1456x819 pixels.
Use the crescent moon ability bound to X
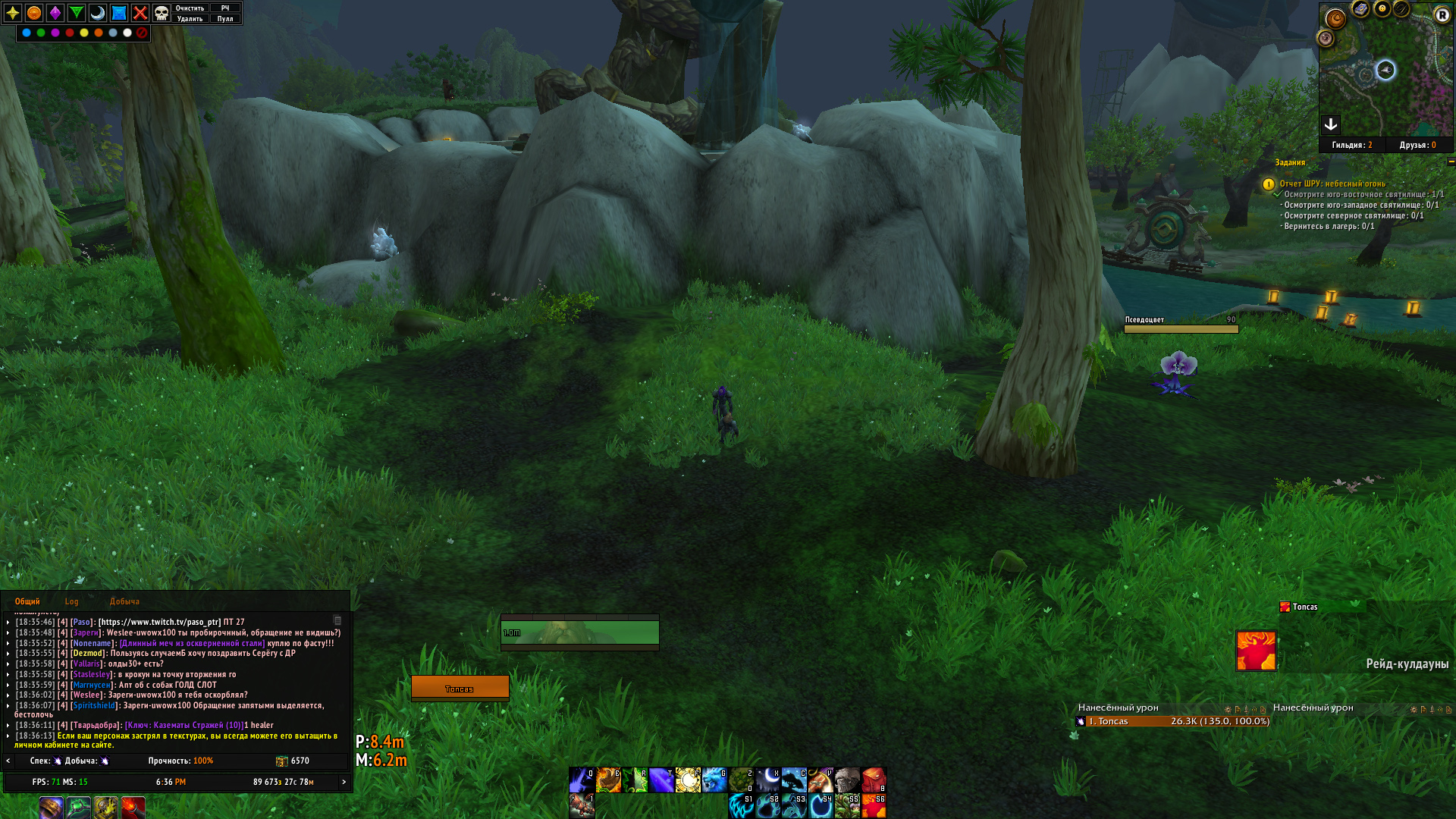[x=767, y=780]
